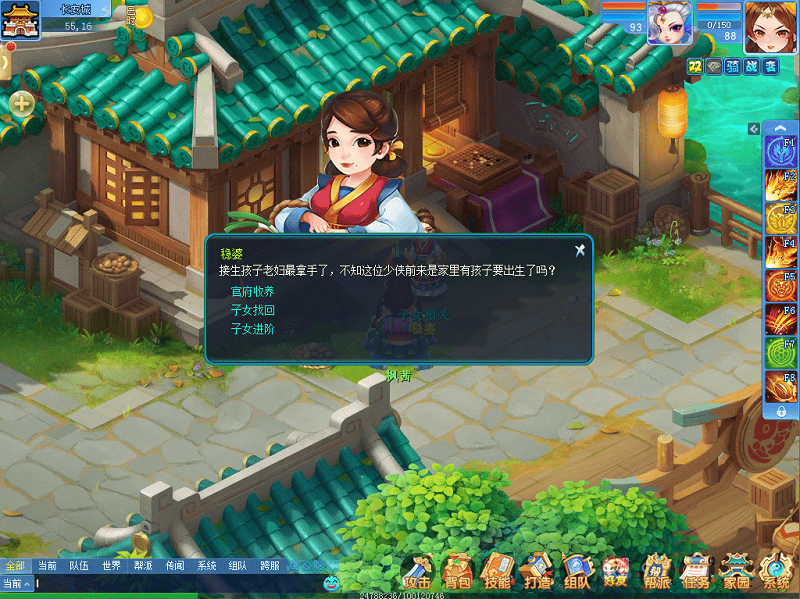Open the 任务 quest log
This screenshot has width=800, height=599.
697,573
